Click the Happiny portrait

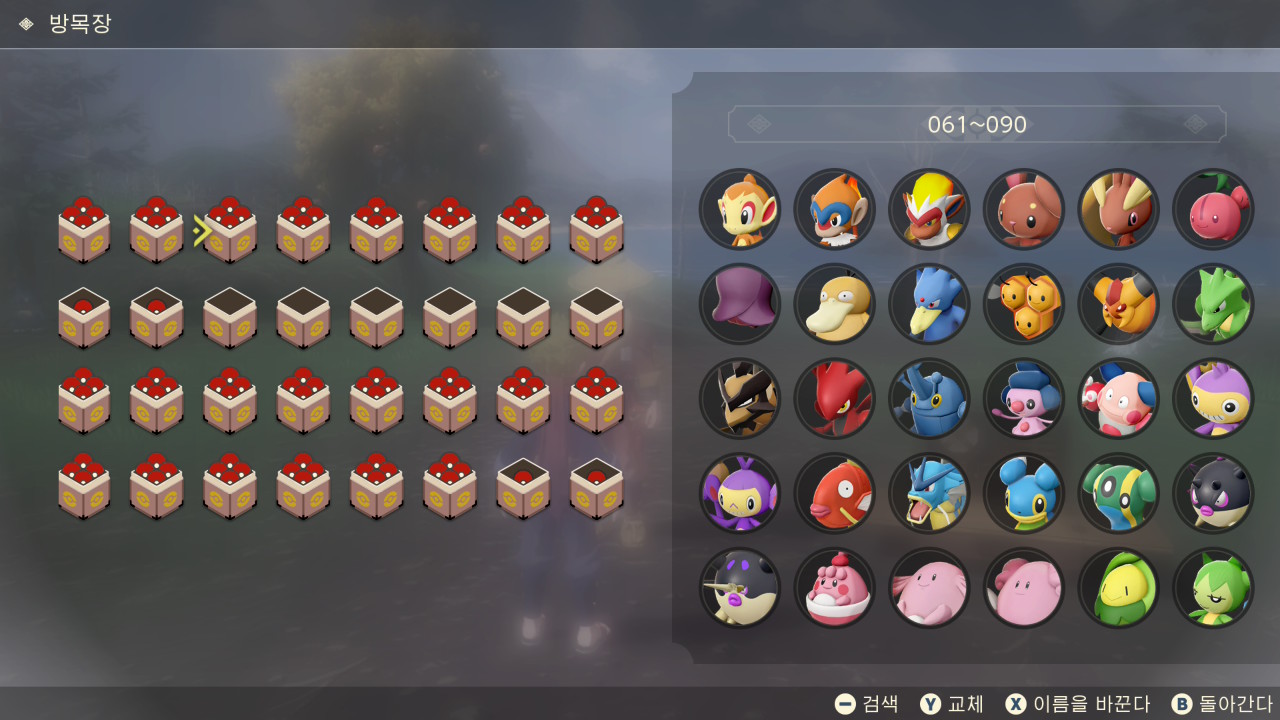tap(834, 588)
